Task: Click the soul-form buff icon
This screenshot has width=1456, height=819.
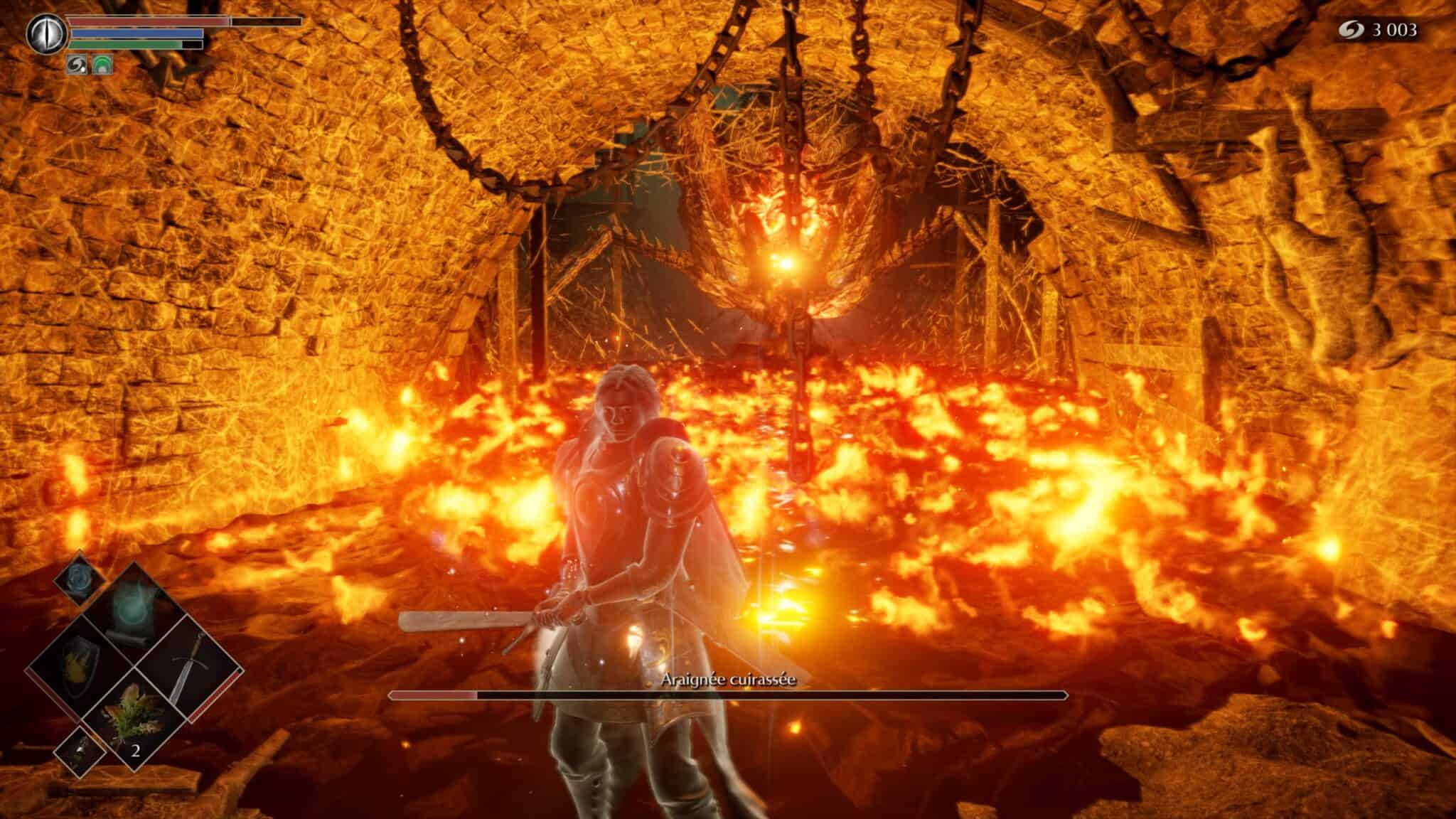Action: [76, 64]
